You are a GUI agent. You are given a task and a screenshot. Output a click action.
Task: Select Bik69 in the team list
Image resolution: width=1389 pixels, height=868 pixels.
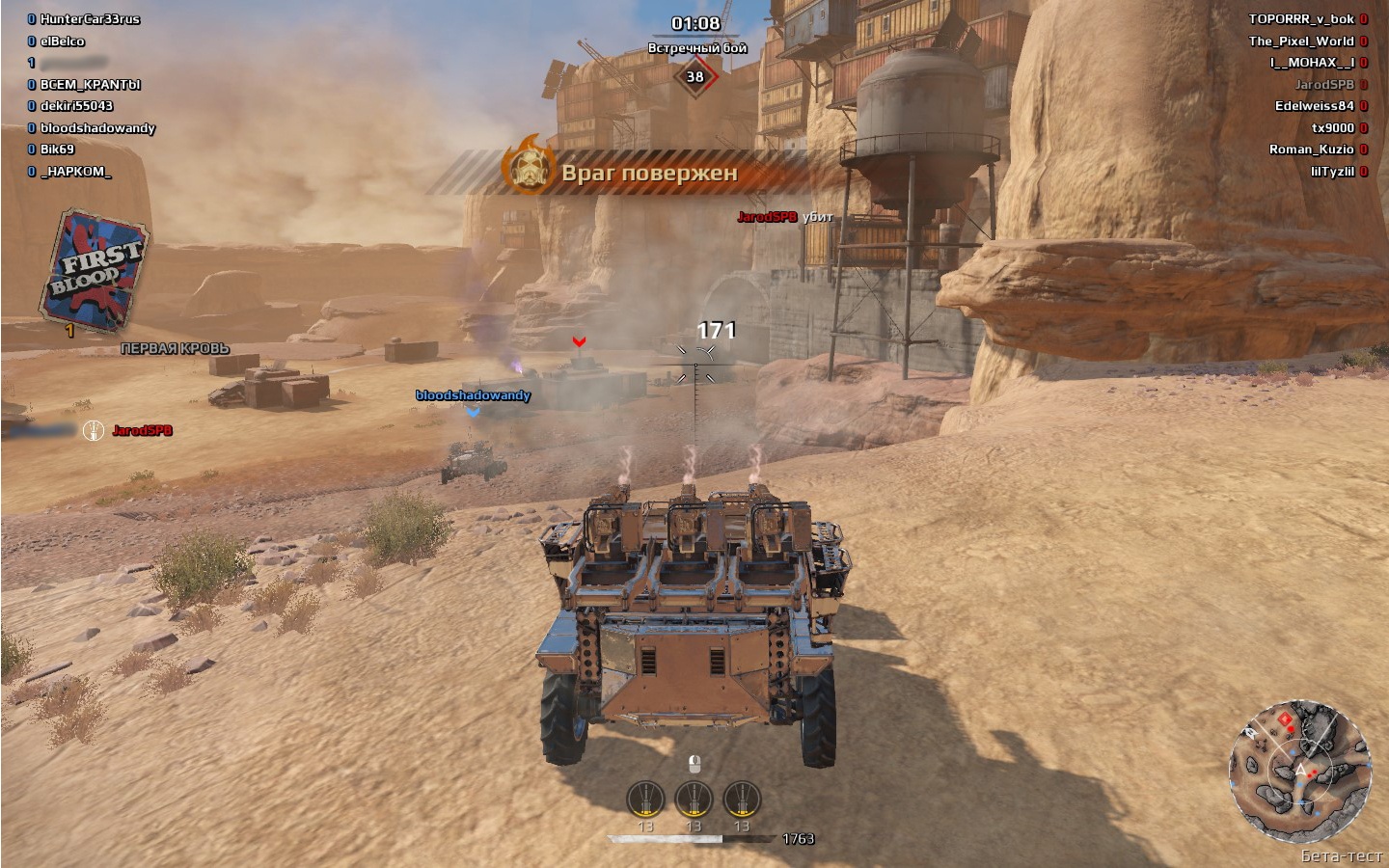pos(57,149)
